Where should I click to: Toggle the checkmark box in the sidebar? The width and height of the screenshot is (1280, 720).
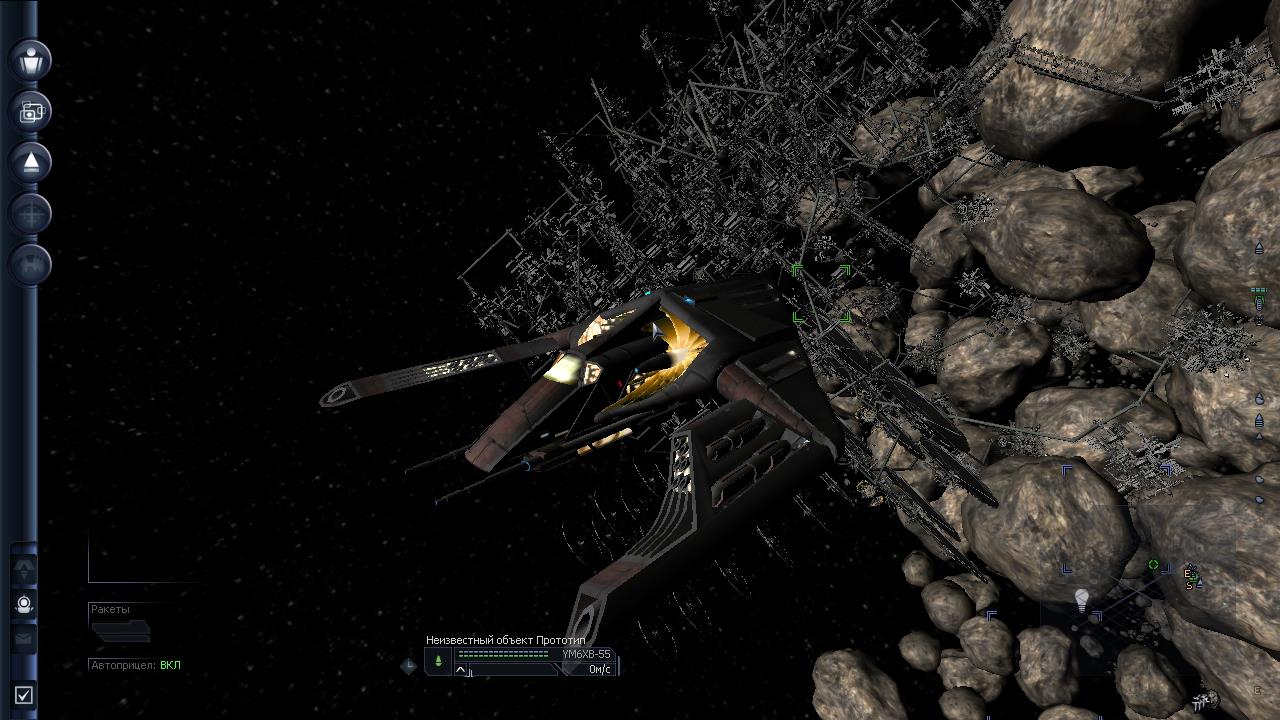point(24,695)
